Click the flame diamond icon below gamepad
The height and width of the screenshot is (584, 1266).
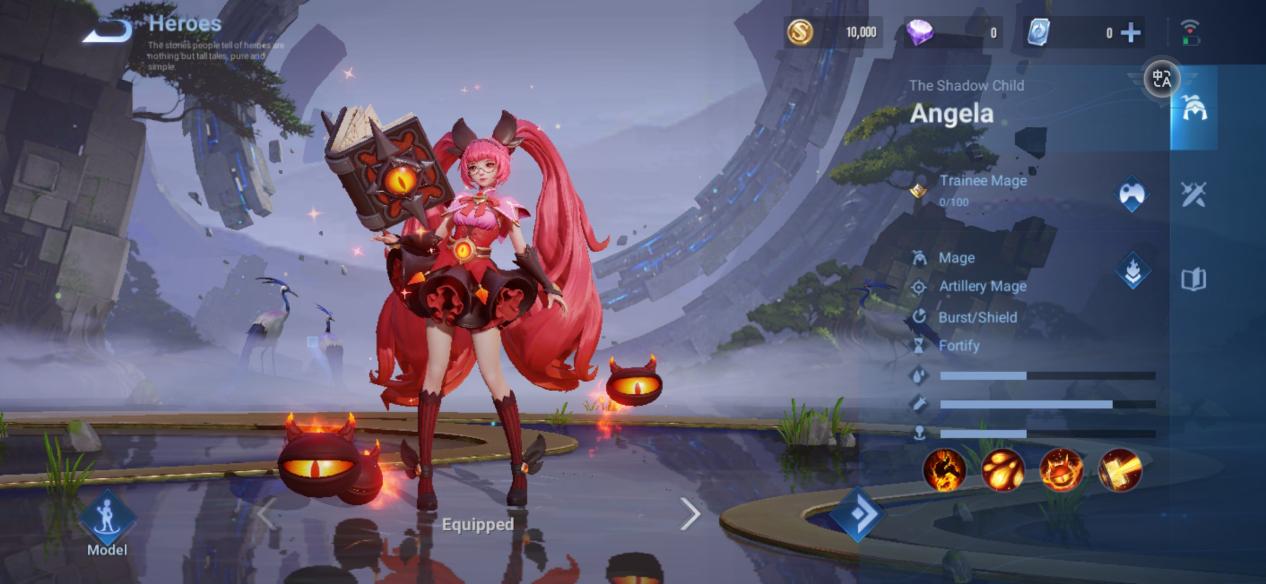[1132, 270]
